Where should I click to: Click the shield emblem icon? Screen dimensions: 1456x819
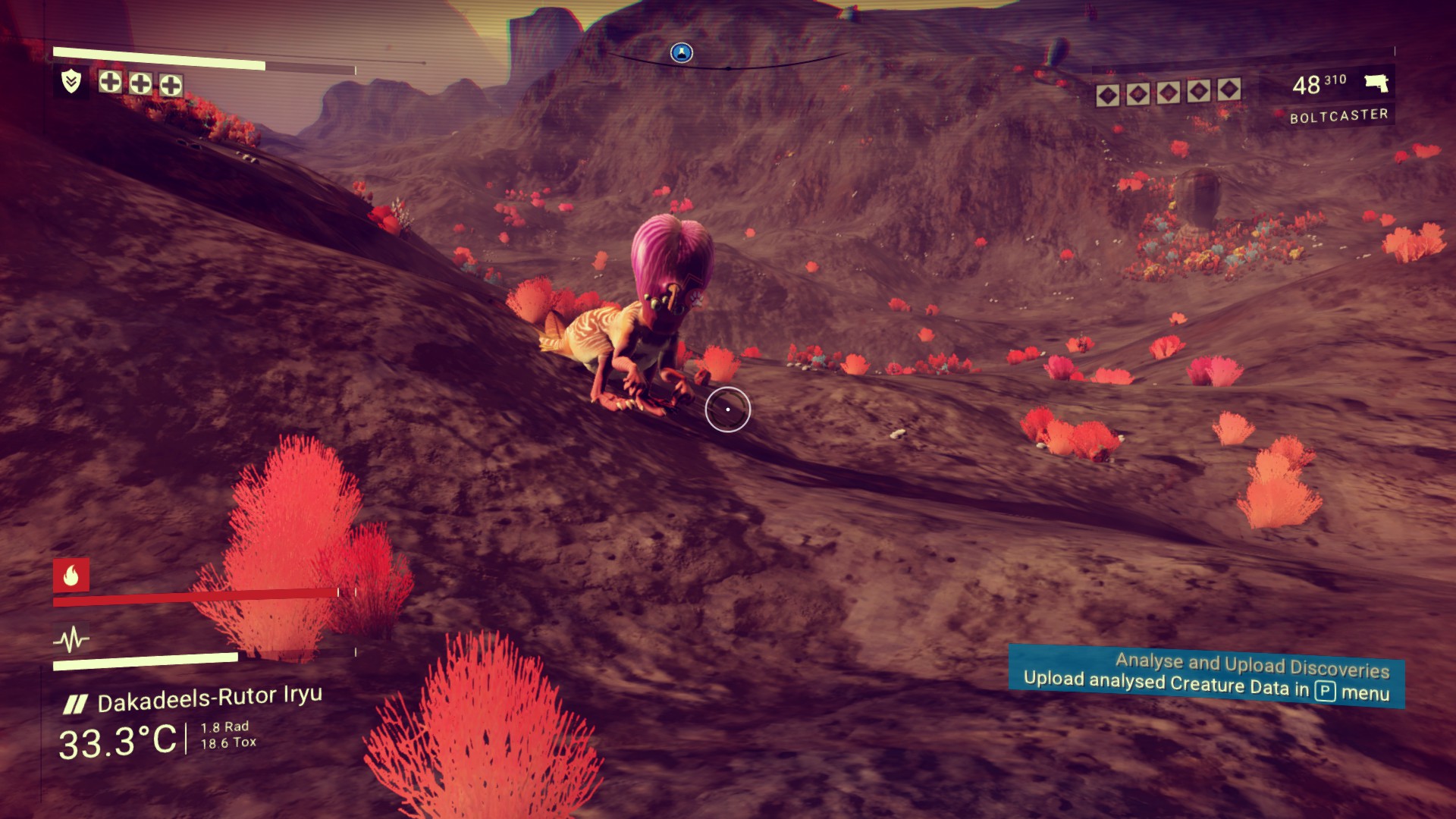pos(71,81)
